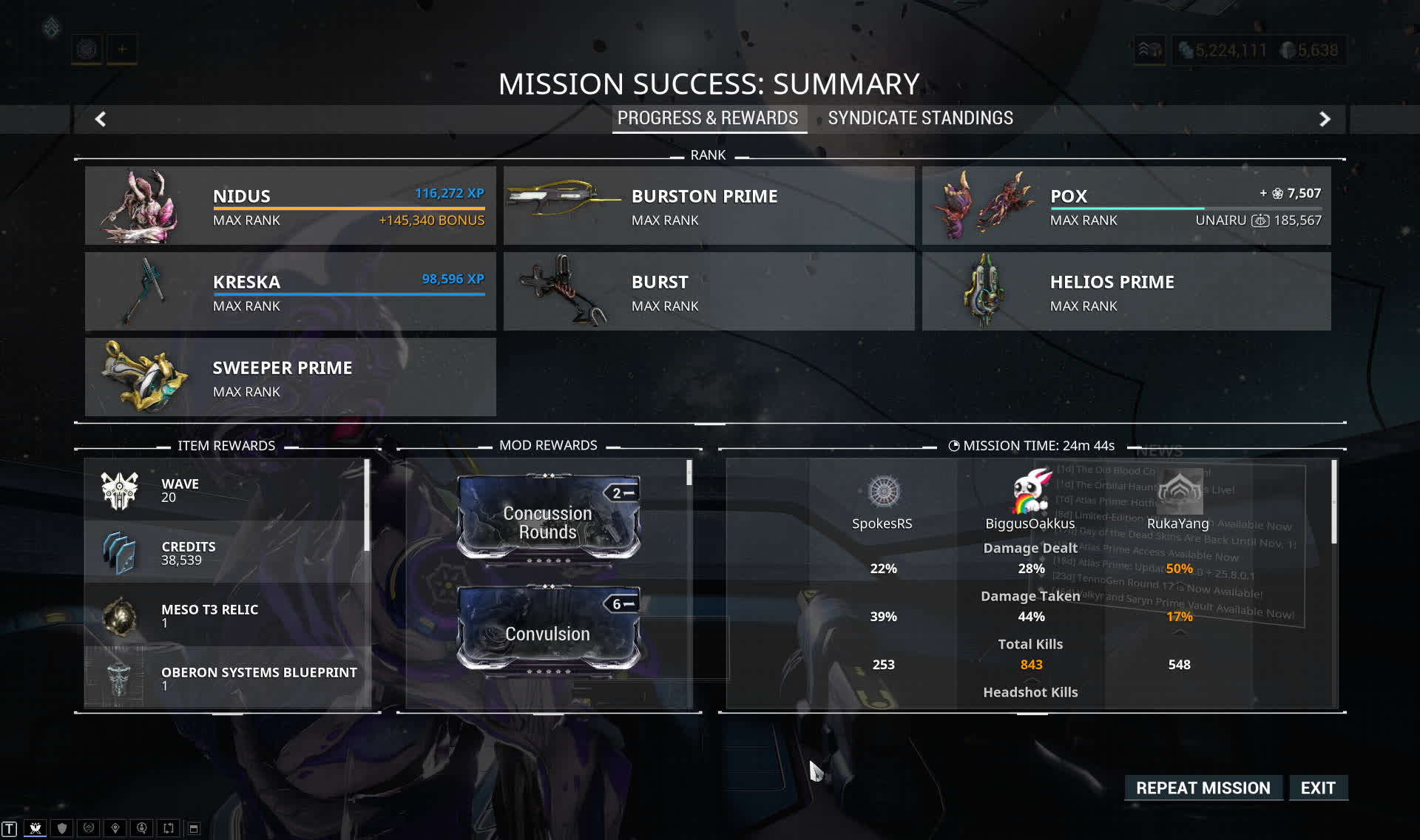
Task: Select the SpokesRS player avatar
Action: pyautogui.click(x=883, y=492)
